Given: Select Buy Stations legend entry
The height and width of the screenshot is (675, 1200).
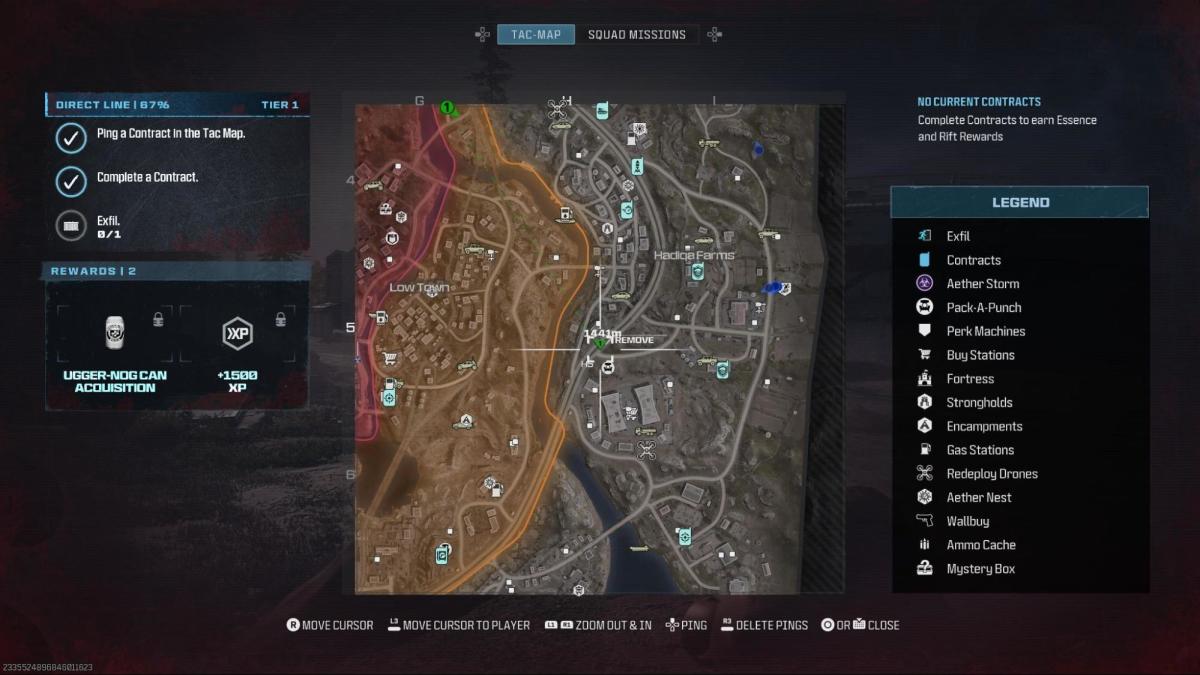Looking at the screenshot, I should click(x=980, y=355).
